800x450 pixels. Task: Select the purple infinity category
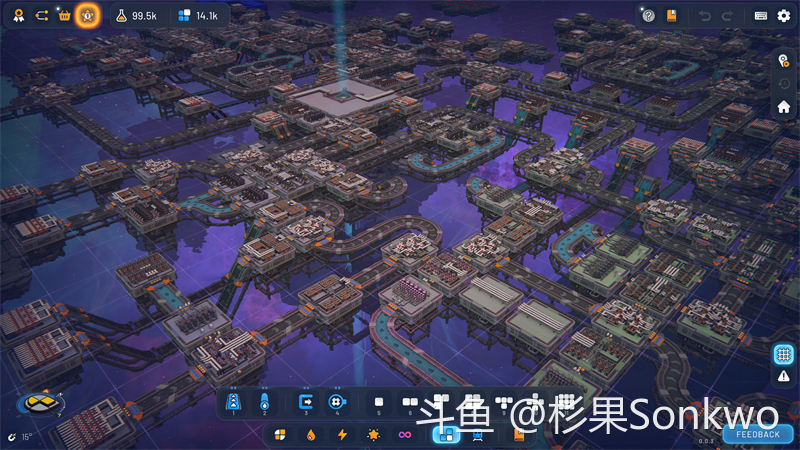405,435
